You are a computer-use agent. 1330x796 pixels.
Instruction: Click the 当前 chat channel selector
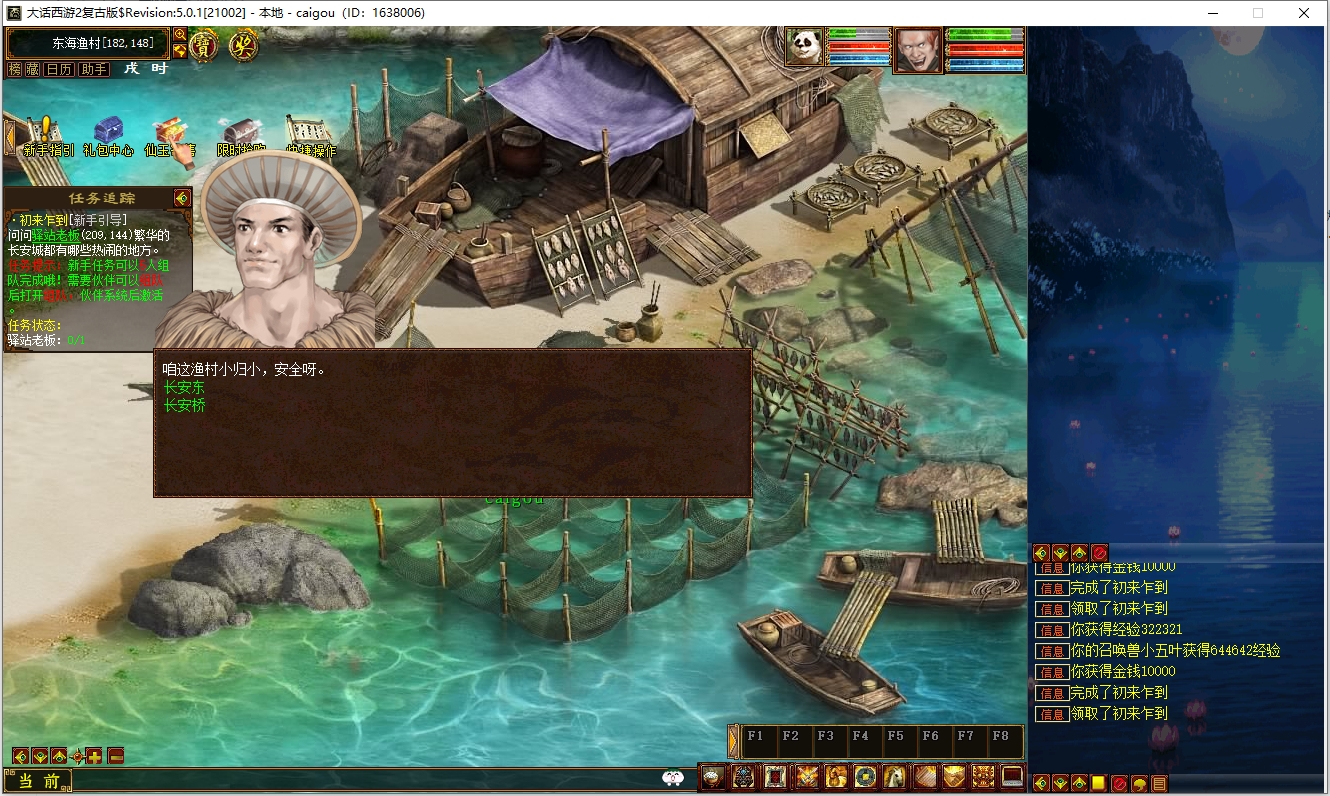click(x=38, y=781)
